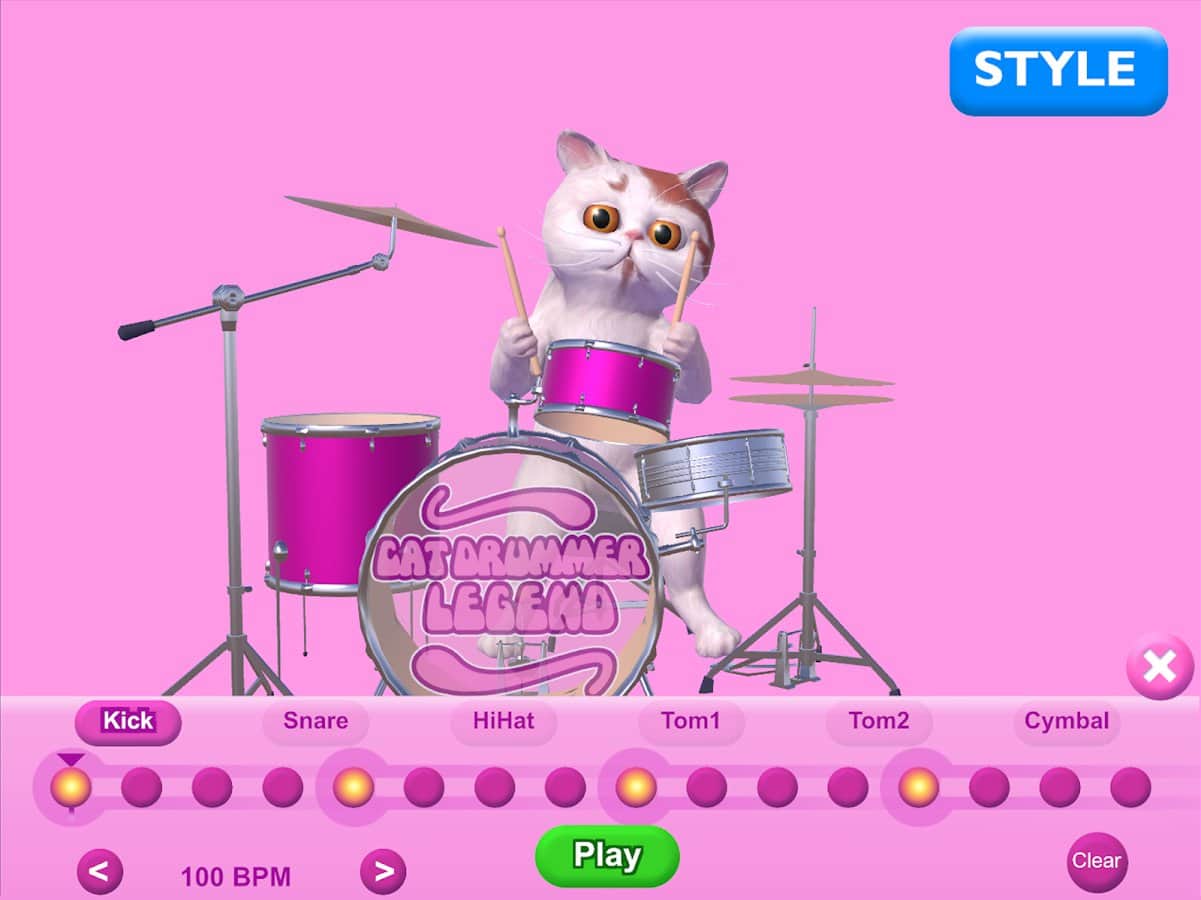Increase the BPM with right arrow
This screenshot has width=1201, height=900.
[383, 872]
